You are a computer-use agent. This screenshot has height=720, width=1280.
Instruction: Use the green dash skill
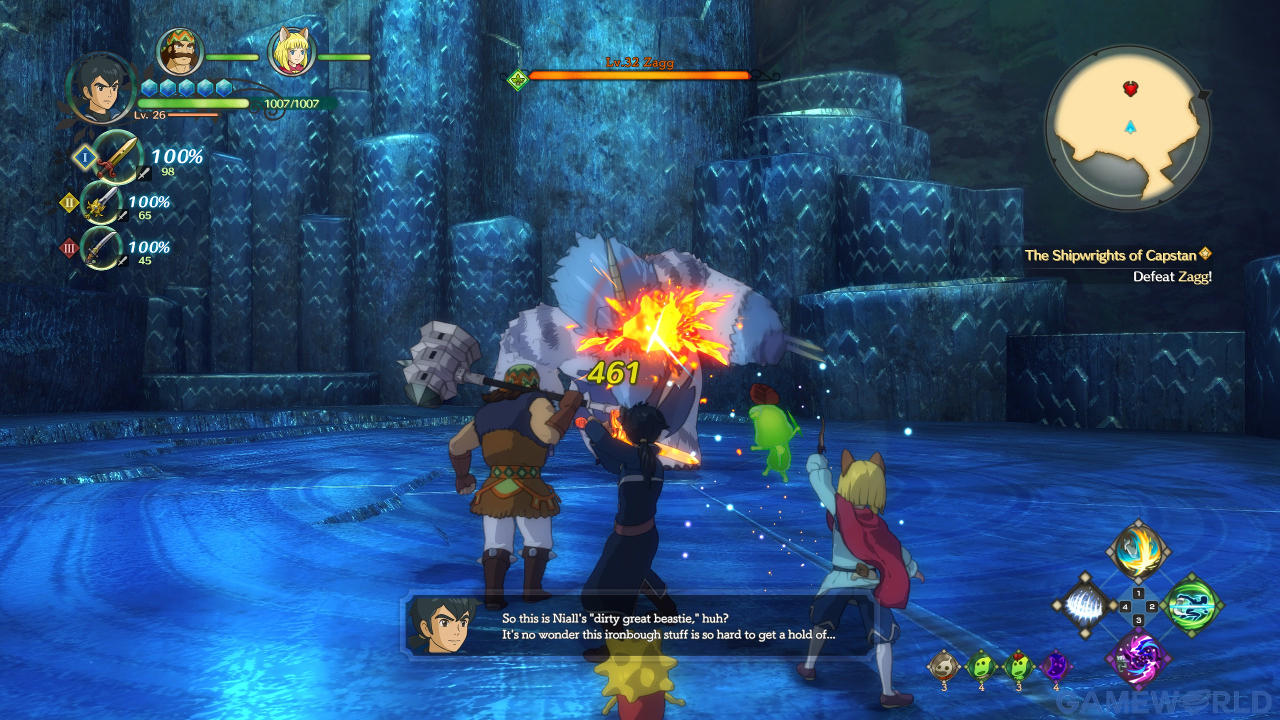pyautogui.click(x=1192, y=606)
